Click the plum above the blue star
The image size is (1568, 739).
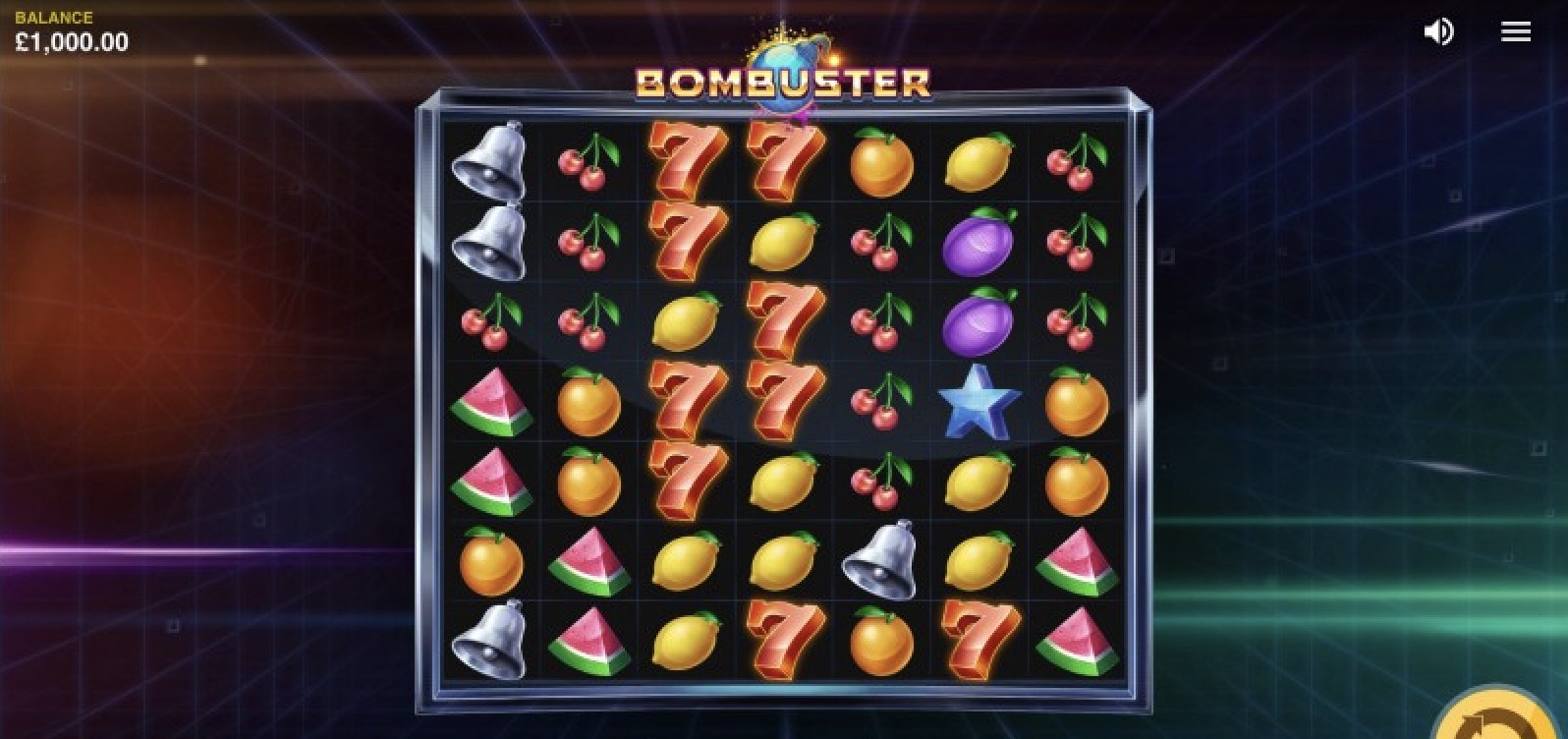pyautogui.click(x=978, y=324)
